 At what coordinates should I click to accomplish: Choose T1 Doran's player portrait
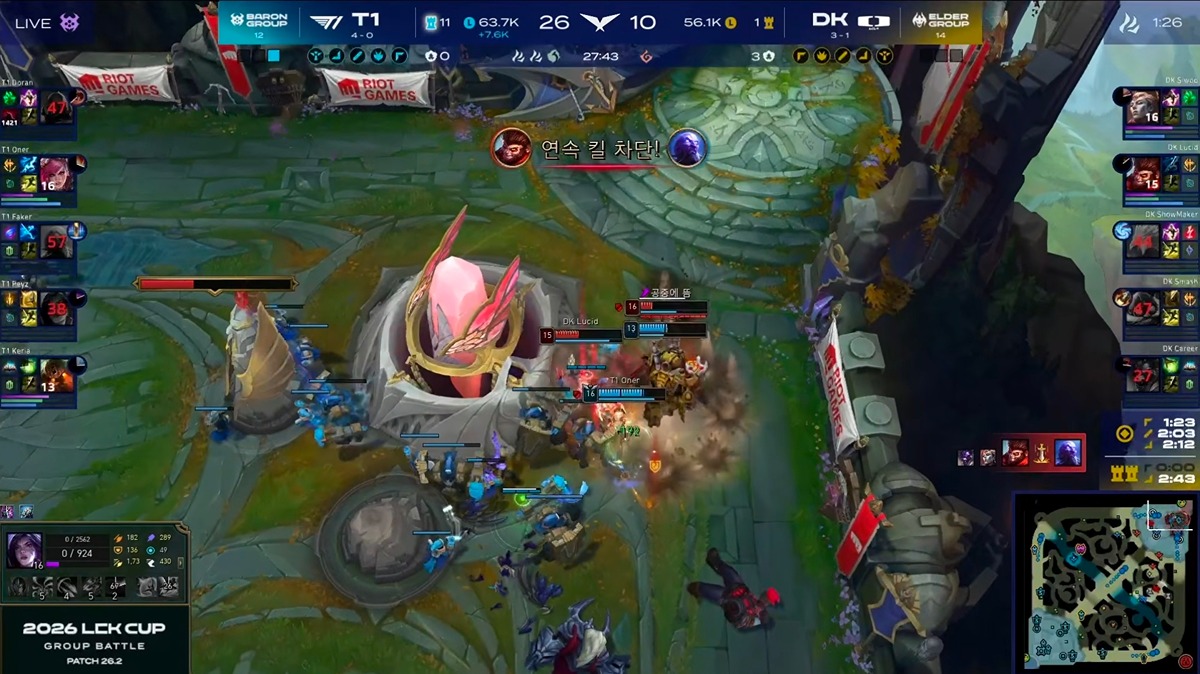pos(56,106)
